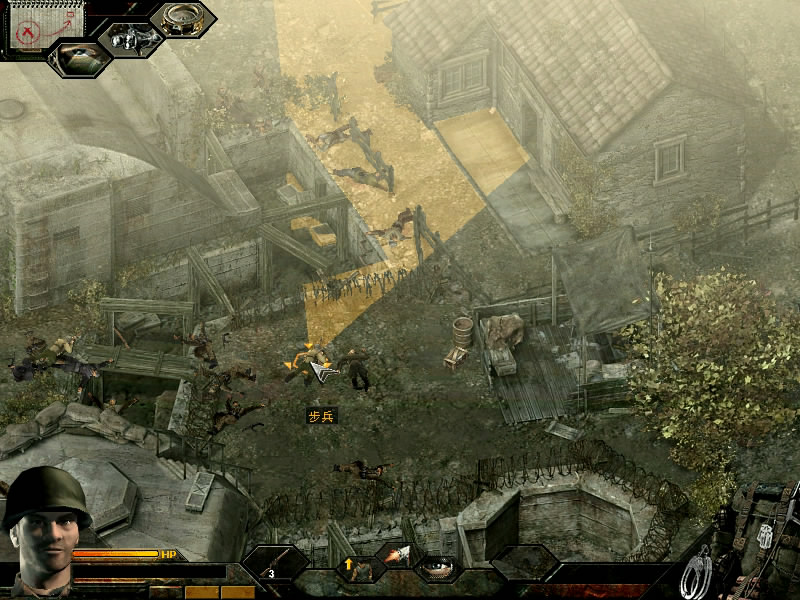The image size is (800, 600).
Task: Open the backpack inventory
Action: [x=760, y=540]
